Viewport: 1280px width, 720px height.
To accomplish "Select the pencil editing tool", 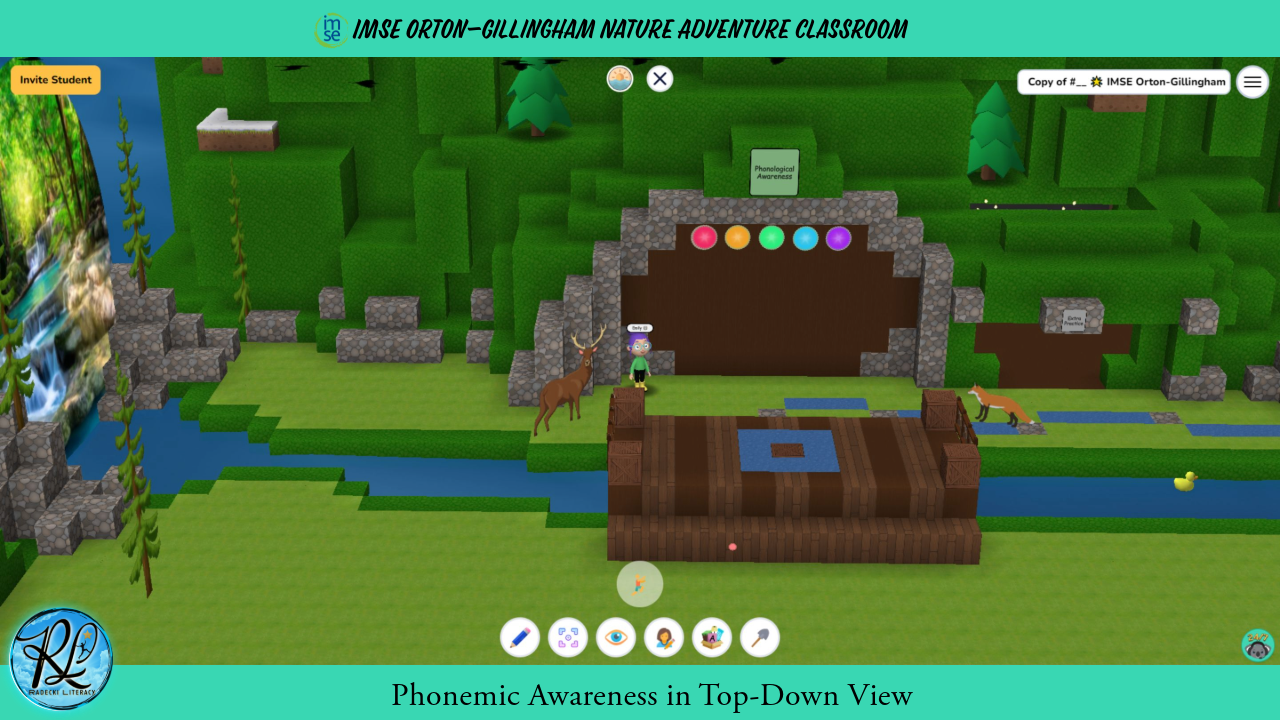I will pos(520,637).
